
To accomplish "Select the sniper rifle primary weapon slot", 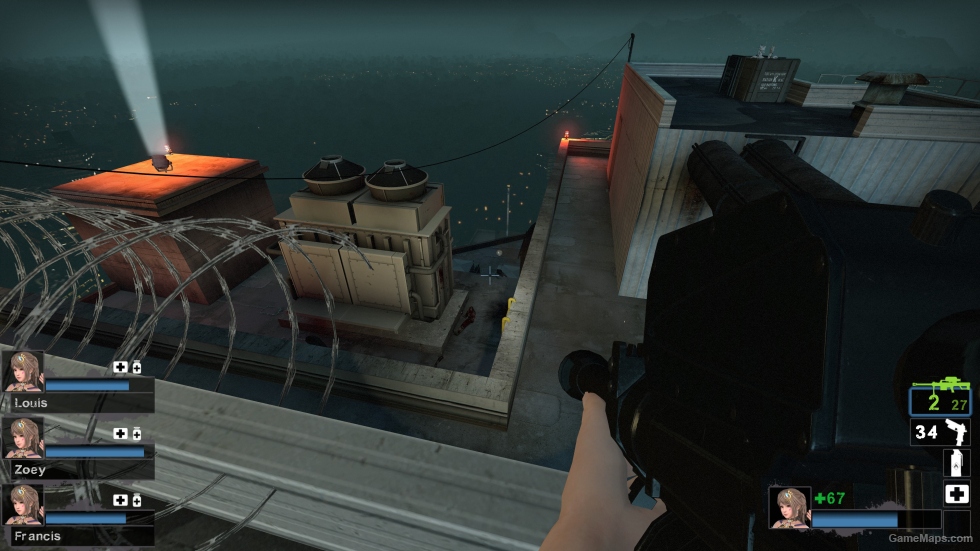I will 939,398.
